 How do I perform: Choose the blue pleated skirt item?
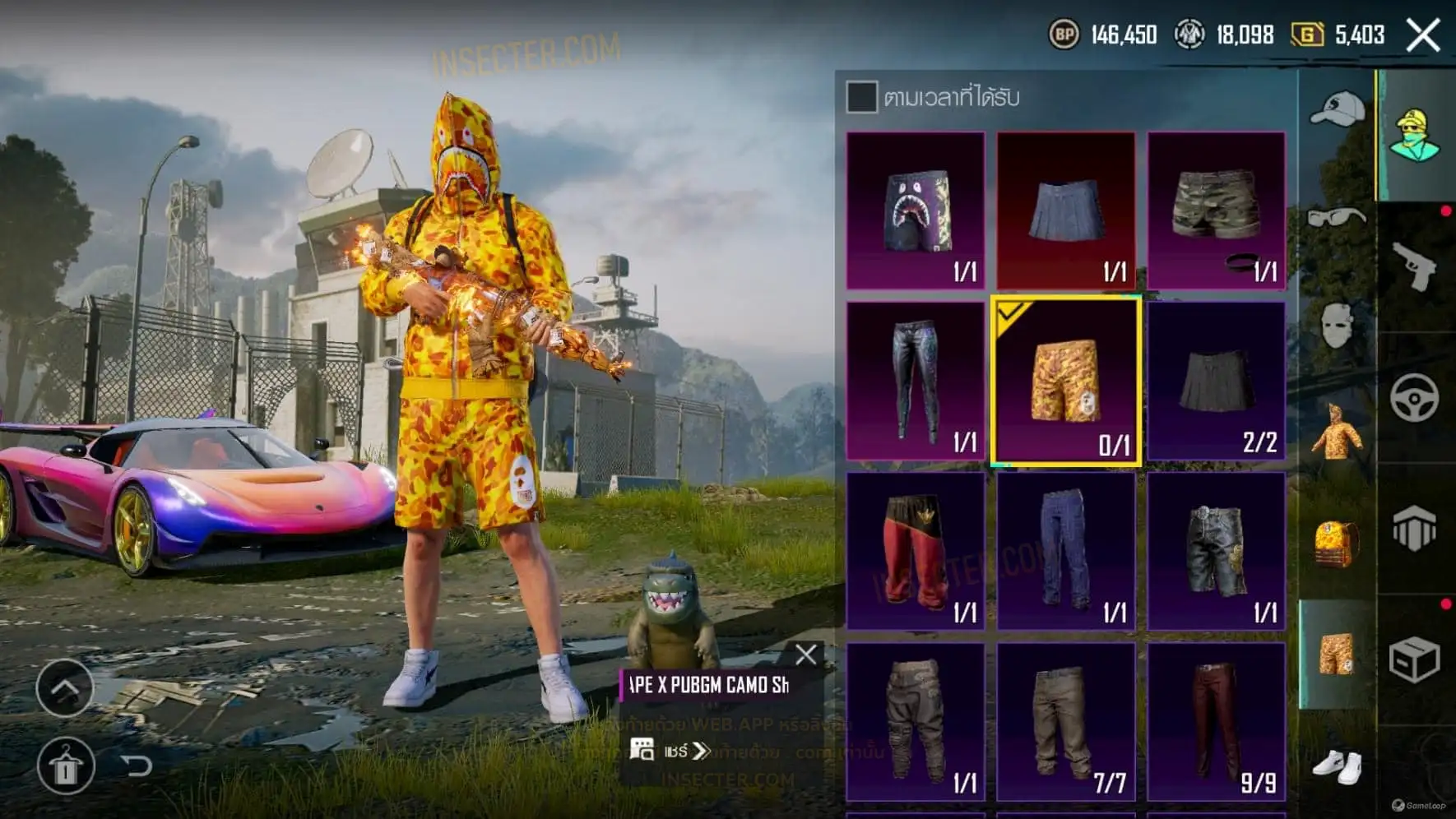(x=1066, y=211)
